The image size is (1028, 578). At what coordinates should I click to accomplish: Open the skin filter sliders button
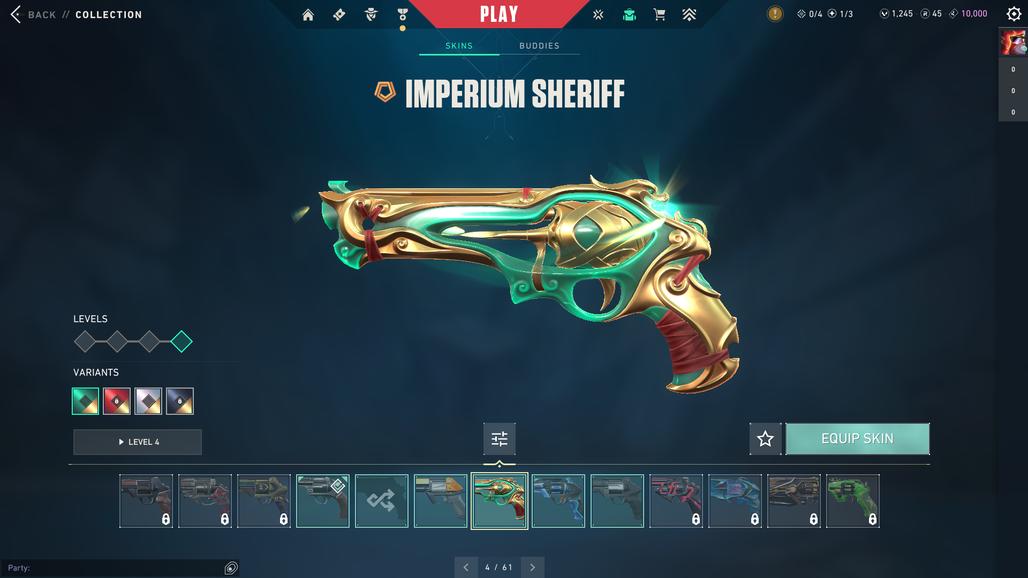pos(499,439)
